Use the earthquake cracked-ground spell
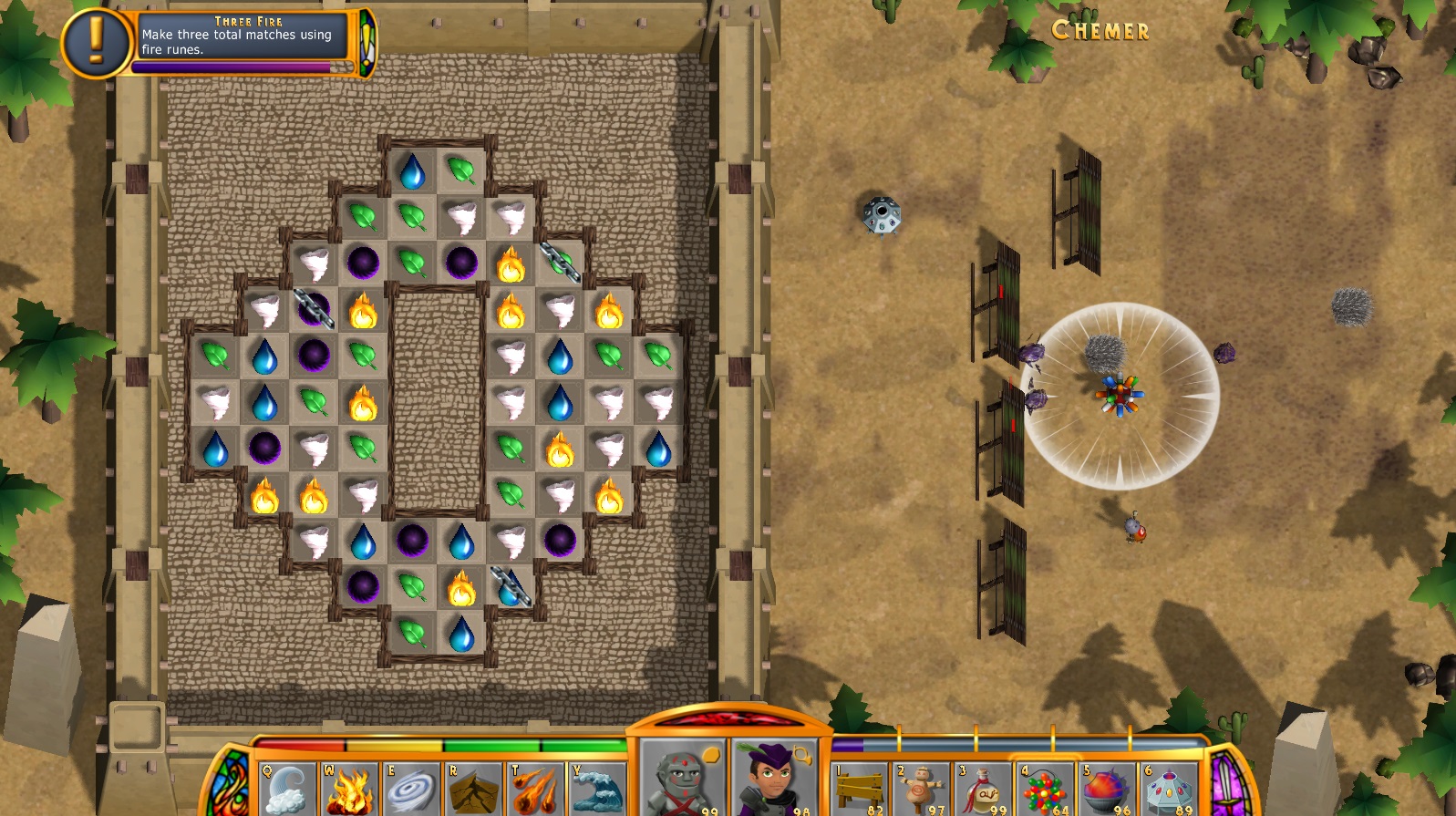Viewport: 1456px width, 816px height. pyautogui.click(x=474, y=790)
